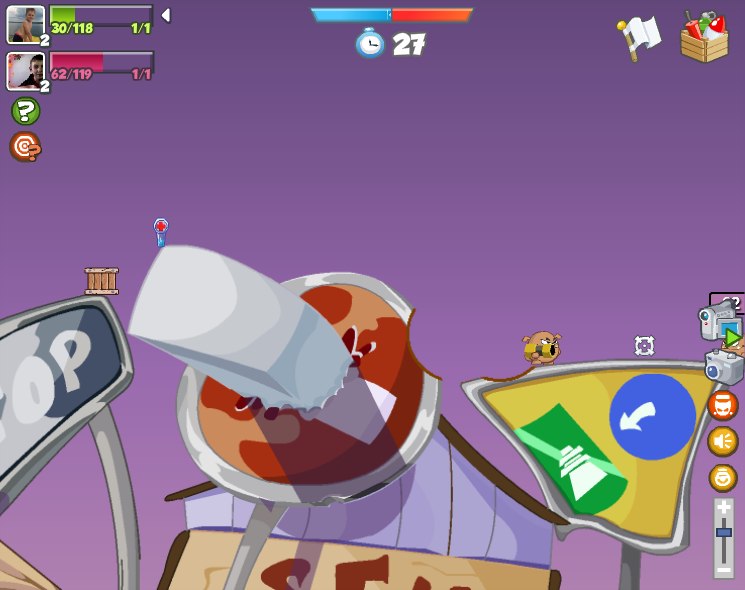Image resolution: width=745 pixels, height=590 pixels.
Task: Zoom out with the minus button
Action: [723, 567]
